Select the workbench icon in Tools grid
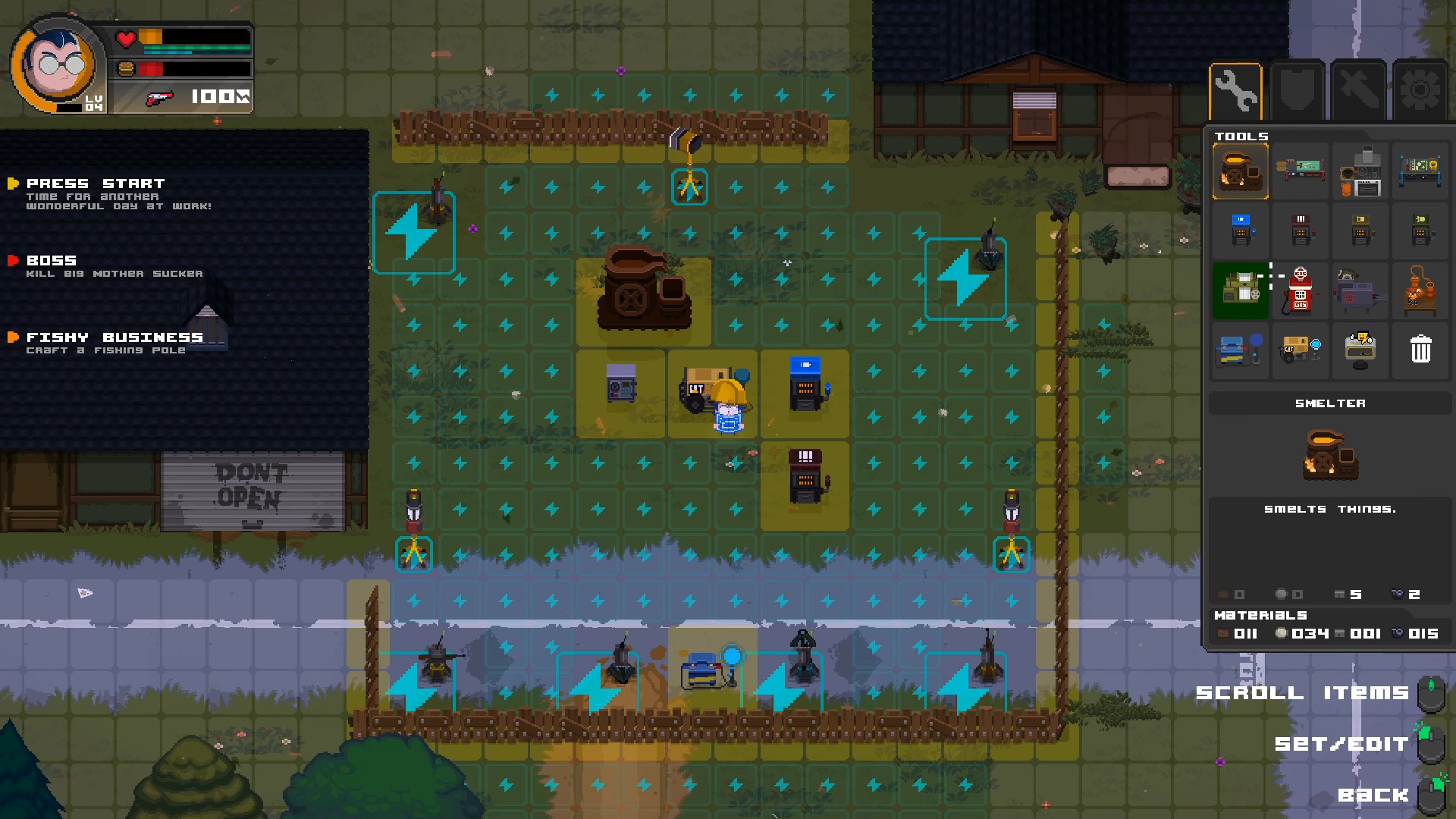 (x=1300, y=170)
